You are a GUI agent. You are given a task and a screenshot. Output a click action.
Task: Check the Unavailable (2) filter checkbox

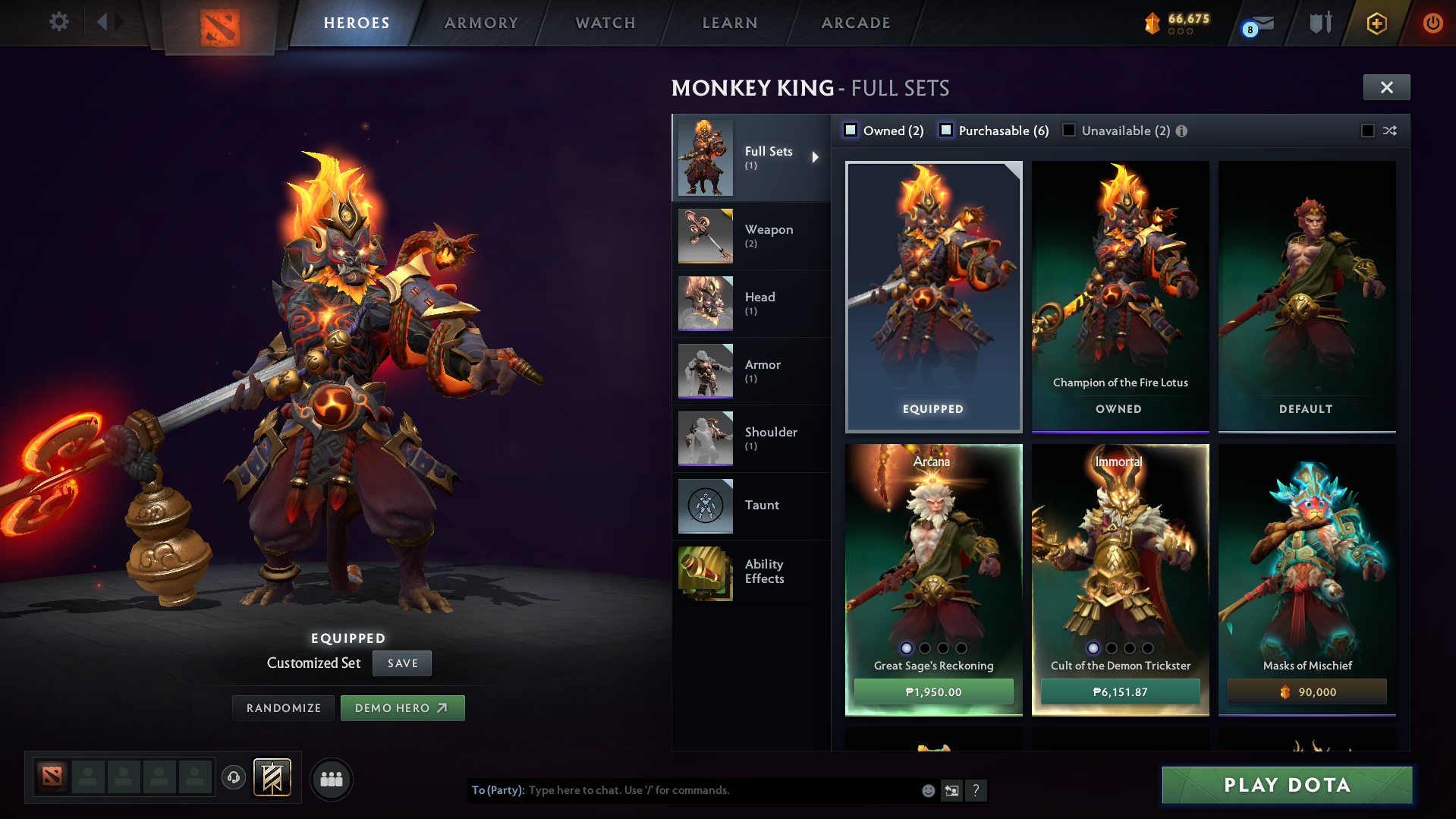(1069, 130)
